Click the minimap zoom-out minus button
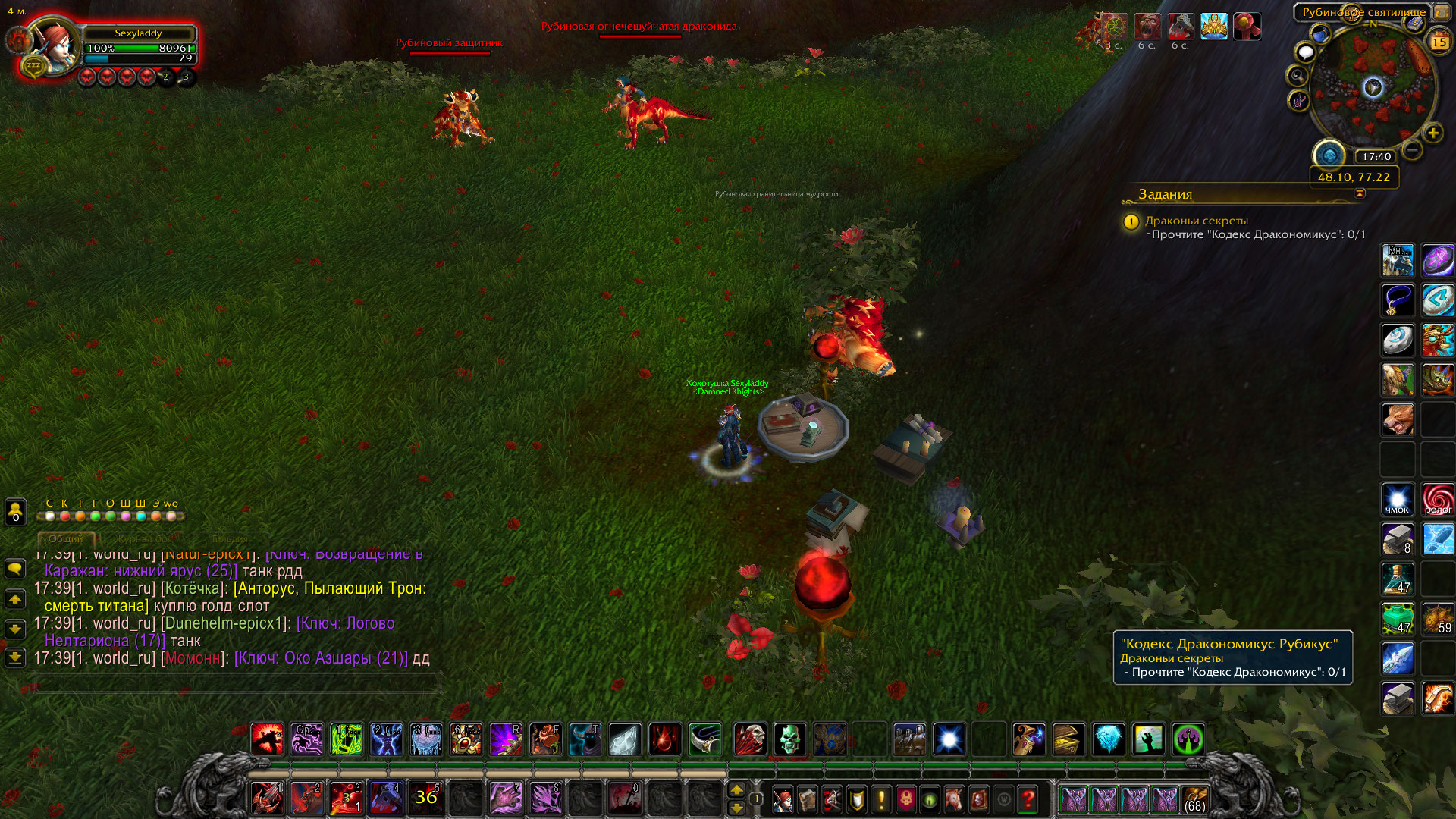The image size is (1456, 819). [x=1412, y=150]
